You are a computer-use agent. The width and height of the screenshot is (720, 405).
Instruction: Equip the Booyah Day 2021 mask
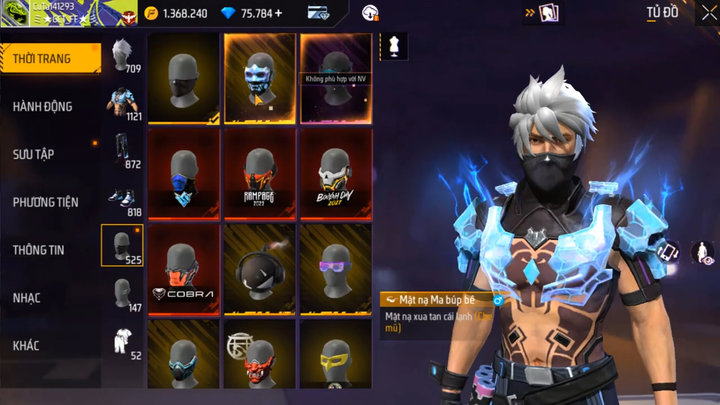pyautogui.click(x=335, y=173)
